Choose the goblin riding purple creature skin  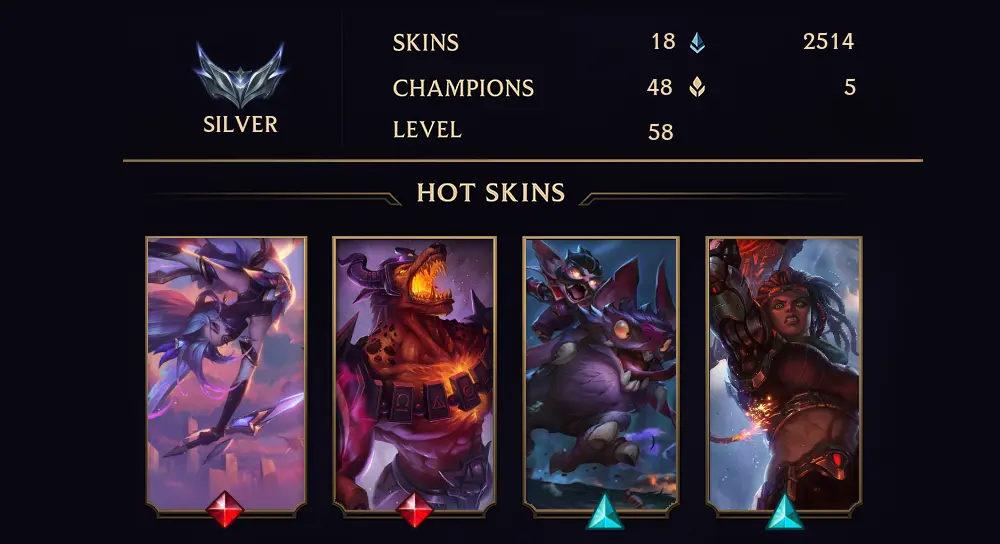point(601,372)
